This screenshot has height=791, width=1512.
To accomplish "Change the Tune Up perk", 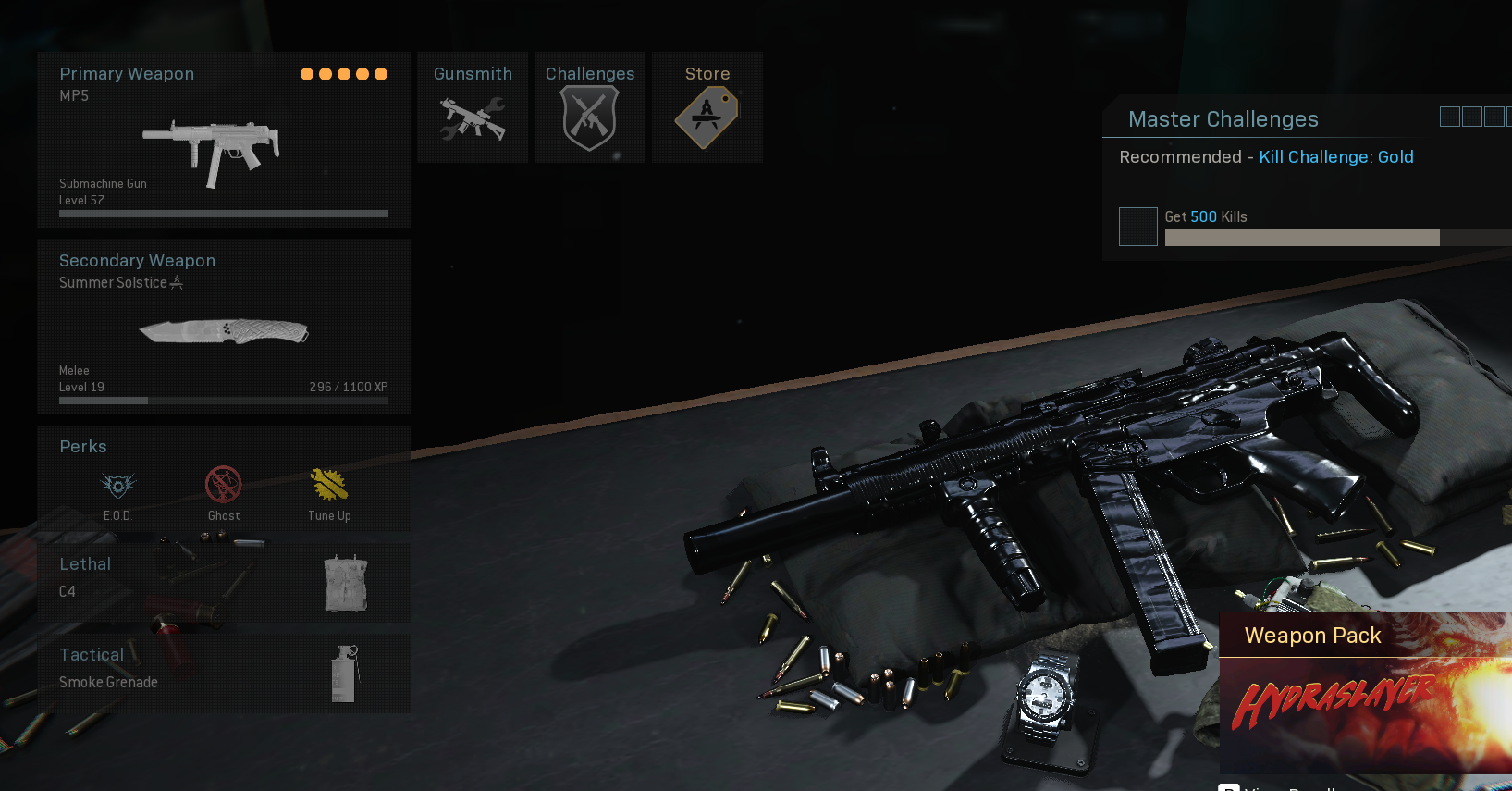I will 329,487.
